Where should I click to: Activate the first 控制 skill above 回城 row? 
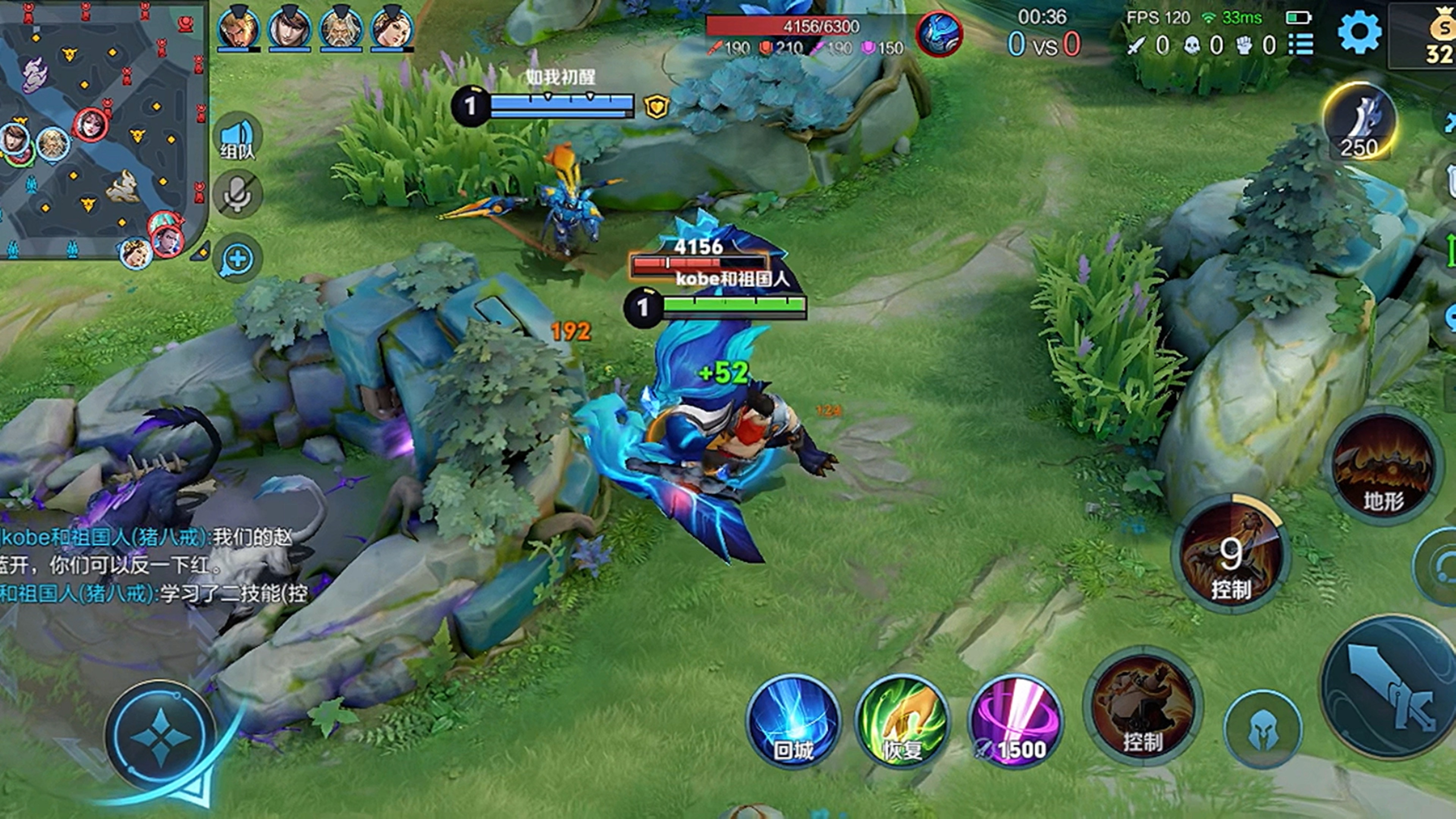tap(1143, 706)
